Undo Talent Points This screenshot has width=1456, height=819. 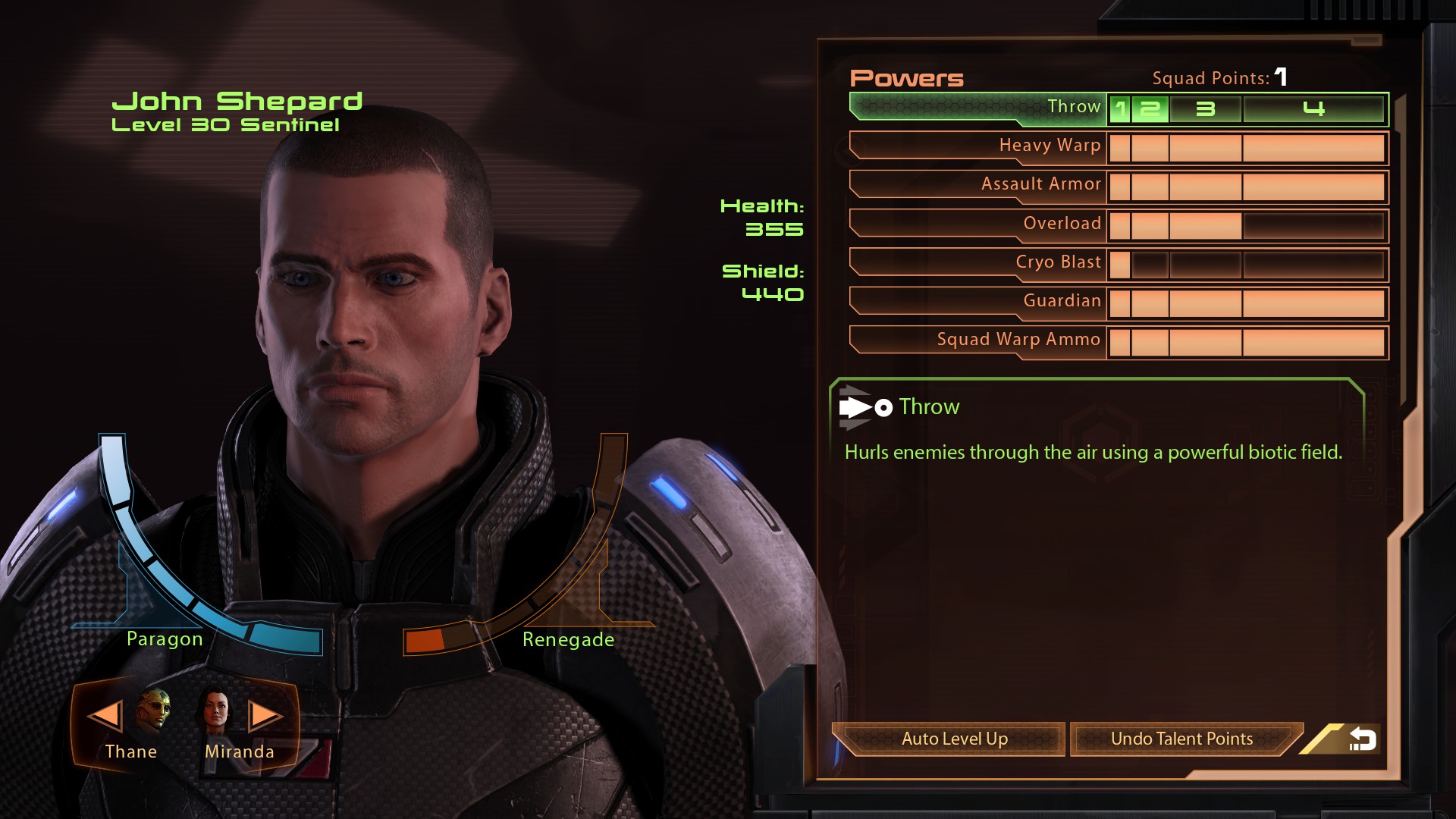pyautogui.click(x=1181, y=739)
